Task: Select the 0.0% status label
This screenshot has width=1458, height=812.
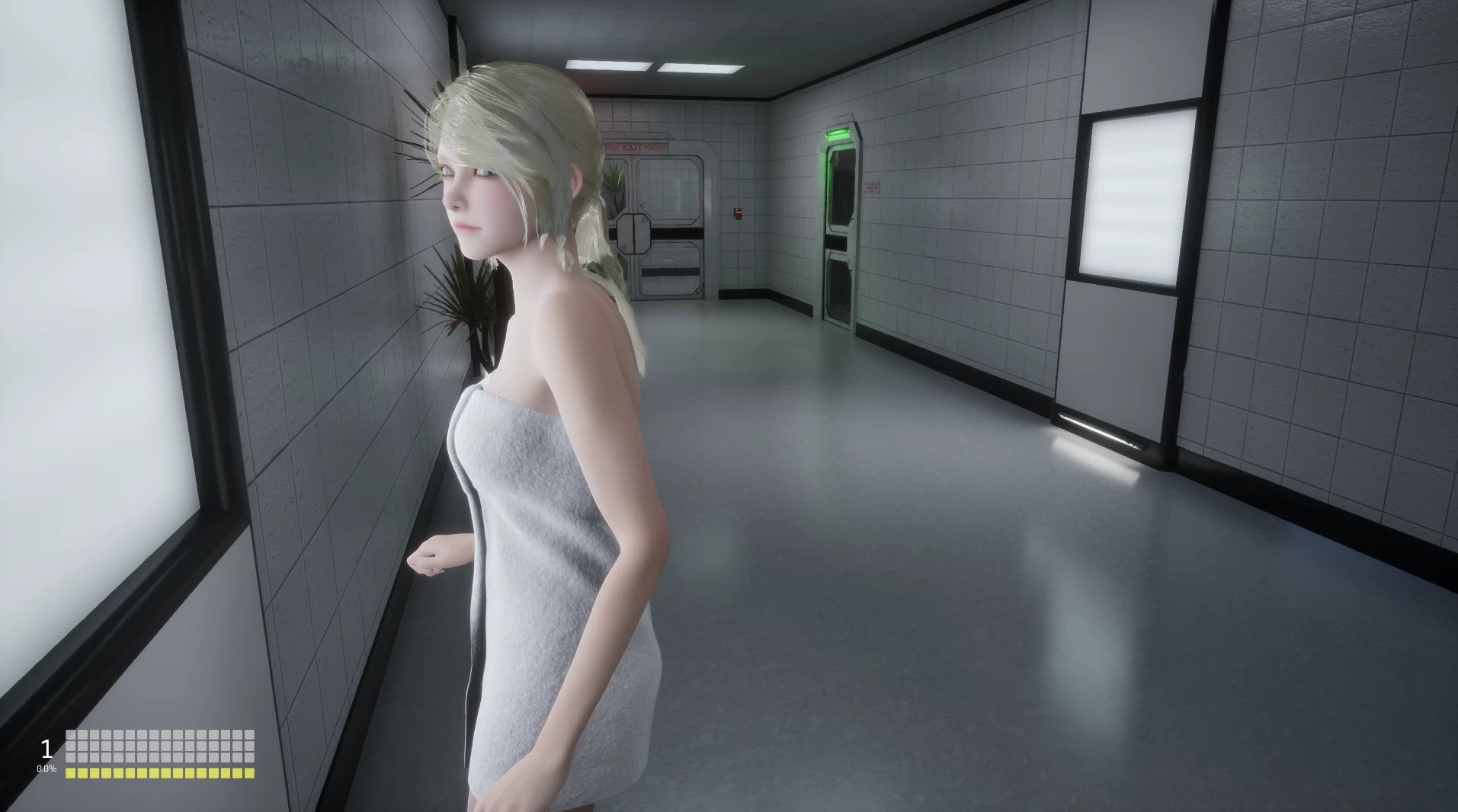Action: tap(47, 769)
